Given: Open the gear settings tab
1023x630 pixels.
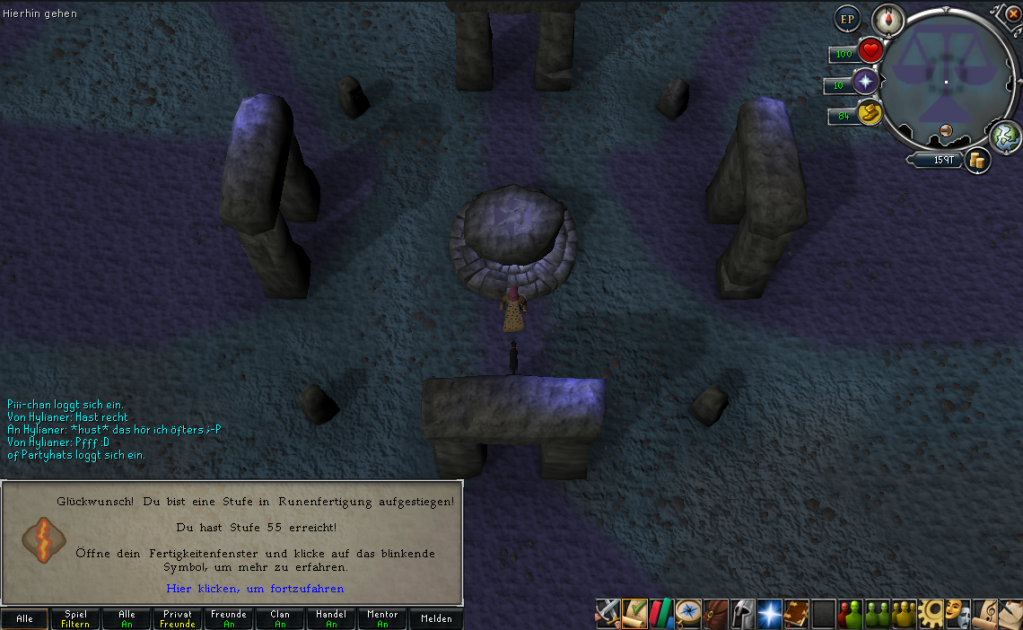Looking at the screenshot, I should tap(932, 611).
